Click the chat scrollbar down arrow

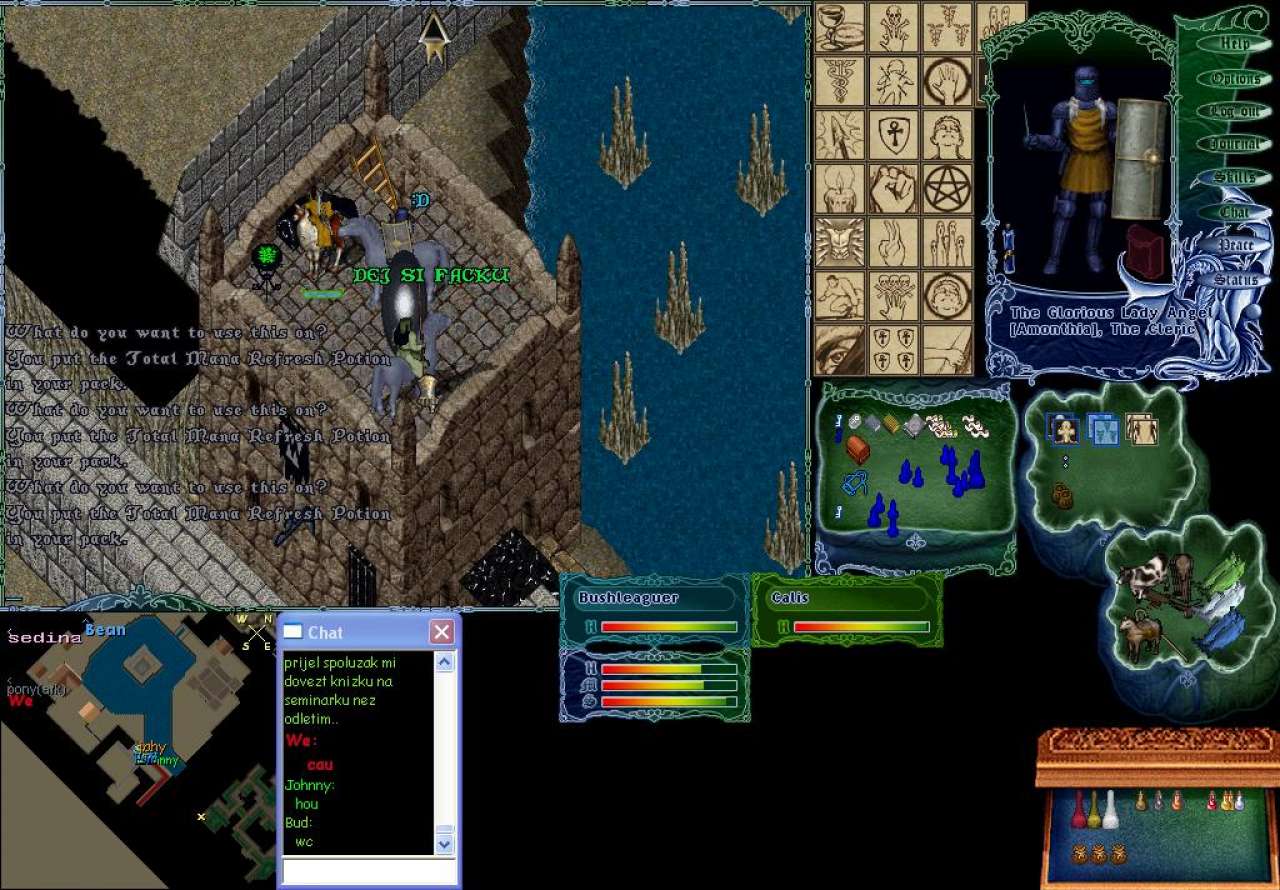445,844
